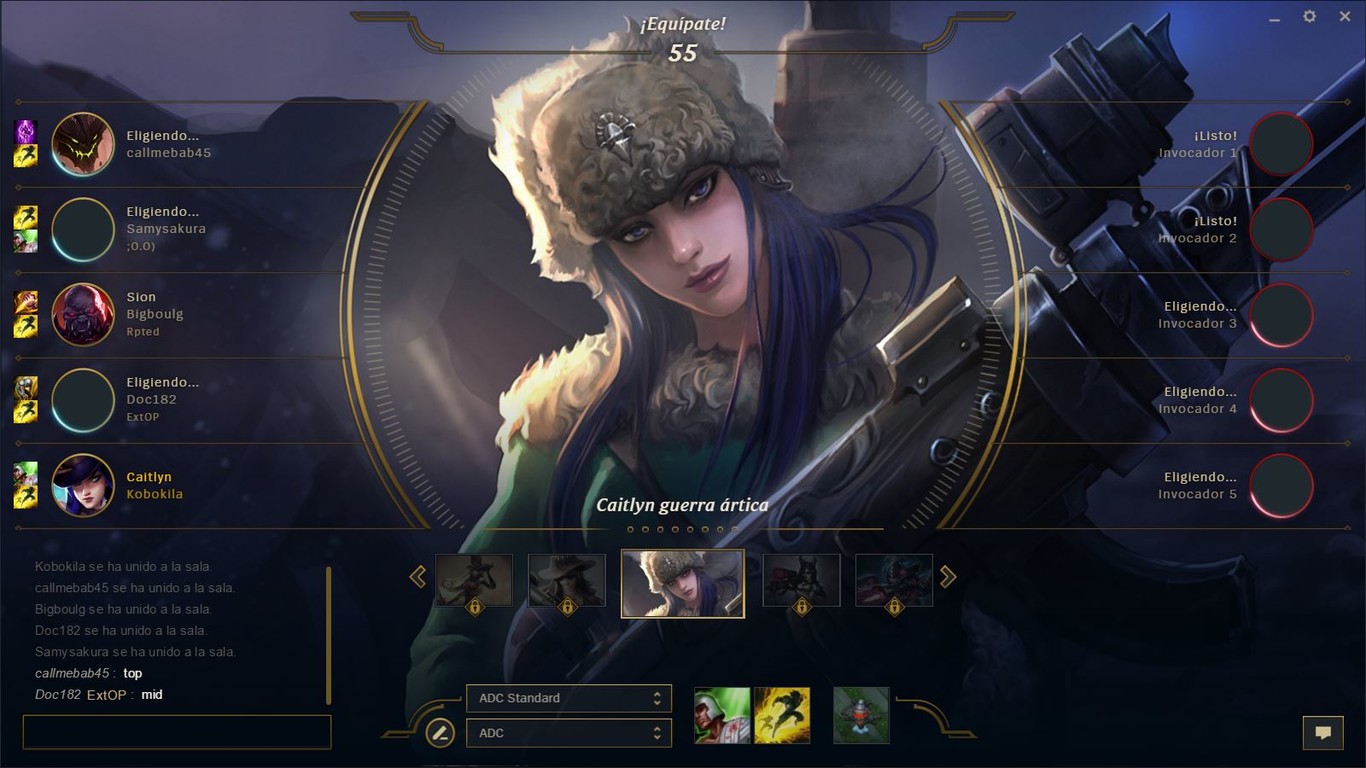Click the chat message input field
This screenshot has height=768, width=1366.
[x=176, y=732]
